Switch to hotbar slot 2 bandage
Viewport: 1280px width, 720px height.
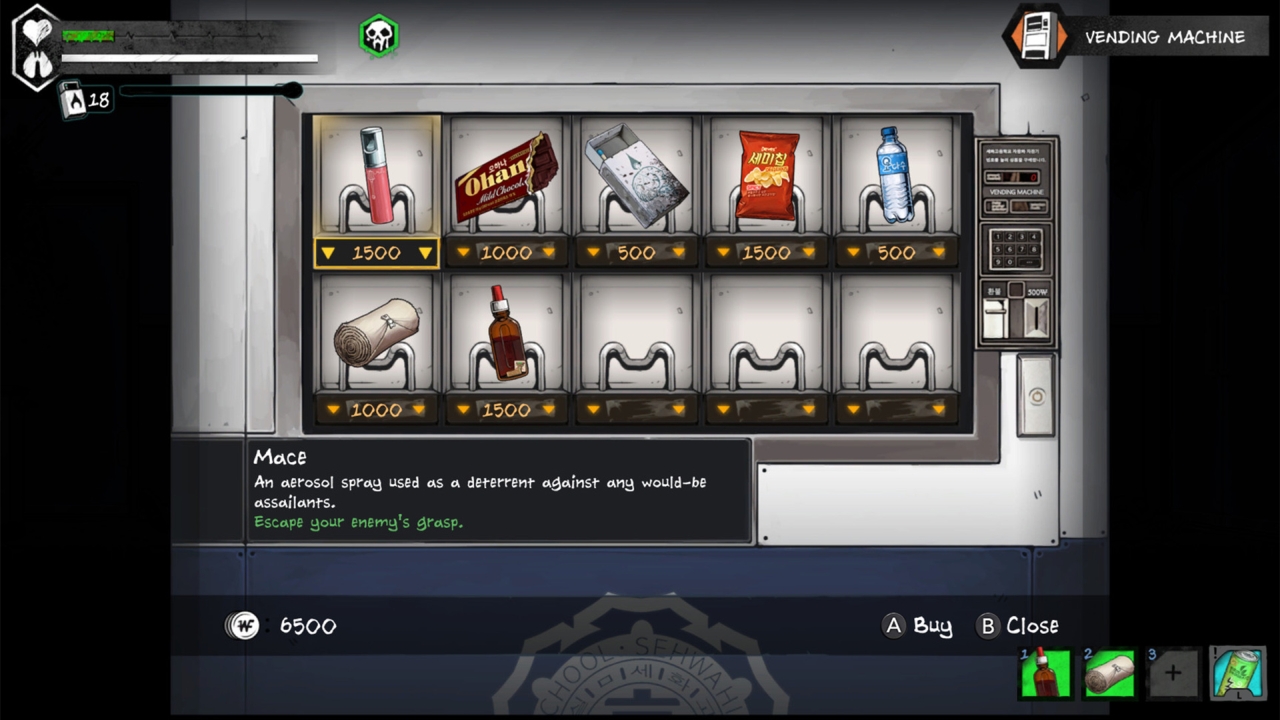tap(1108, 672)
